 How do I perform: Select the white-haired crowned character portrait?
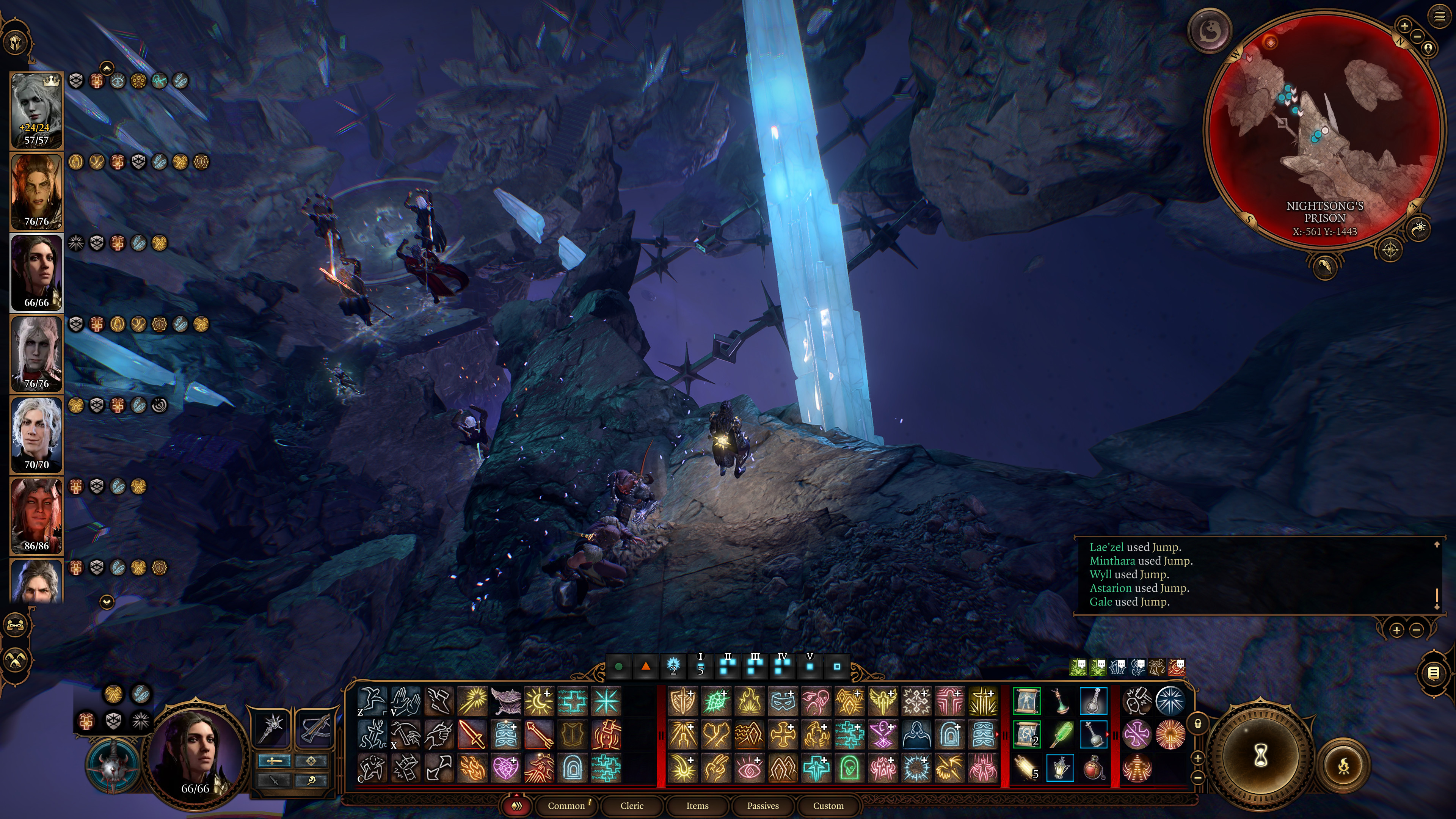[37, 111]
